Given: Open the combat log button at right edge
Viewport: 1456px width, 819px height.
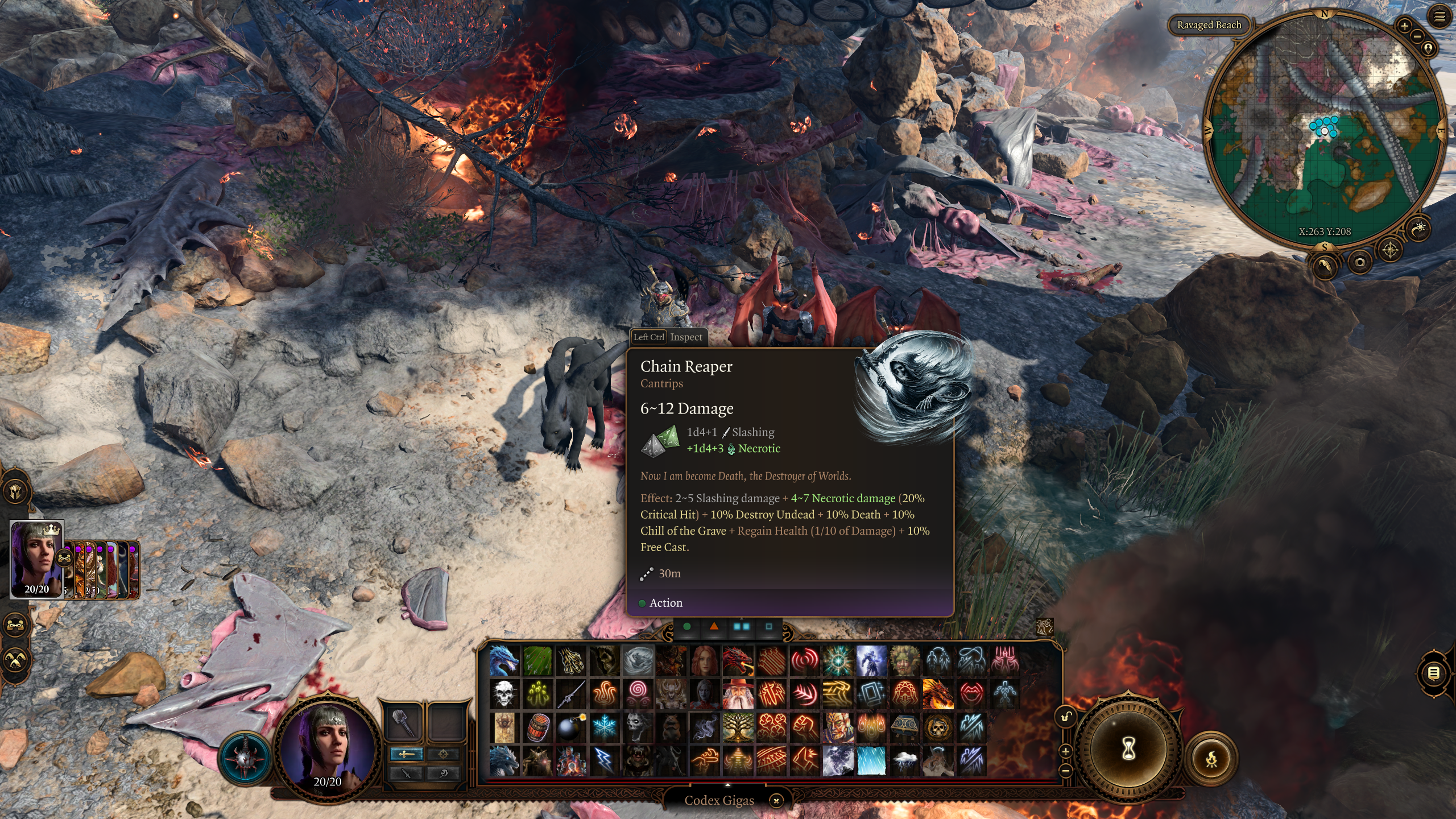Looking at the screenshot, I should tap(1434, 674).
